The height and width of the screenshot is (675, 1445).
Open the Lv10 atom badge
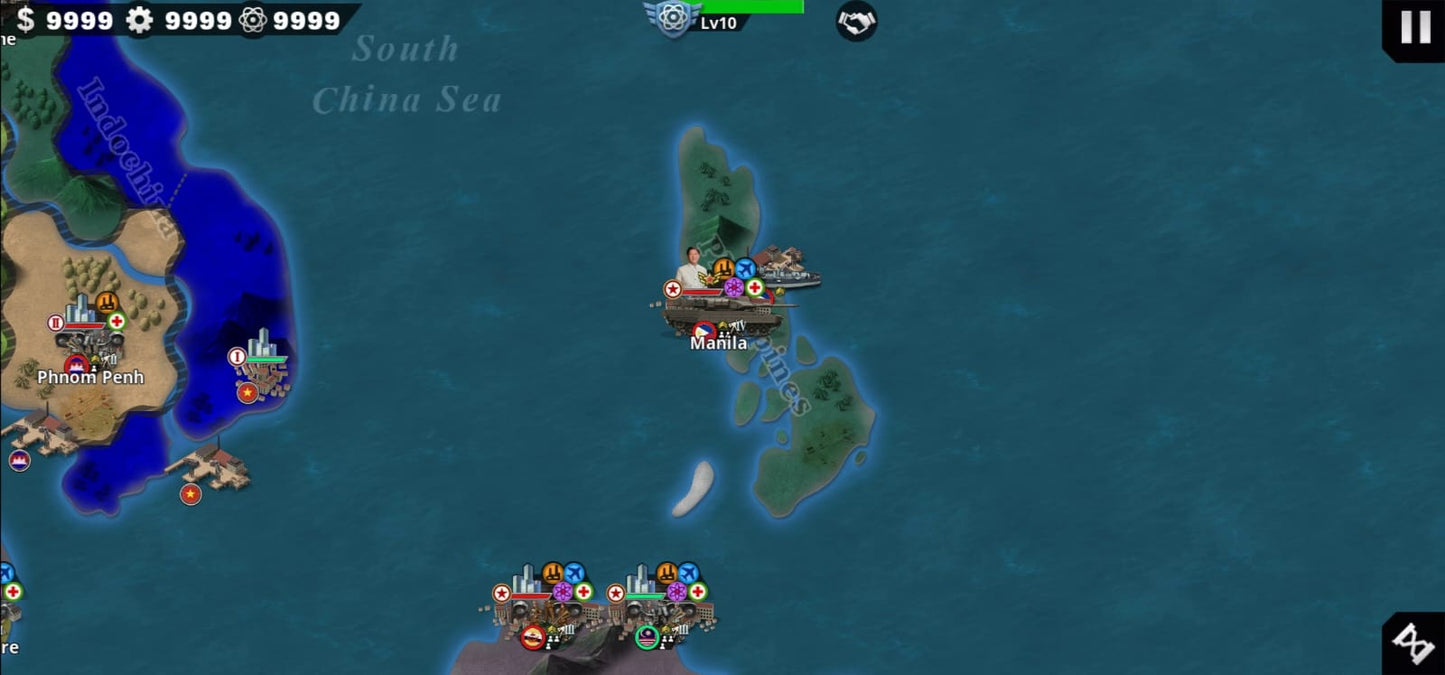pos(672,18)
